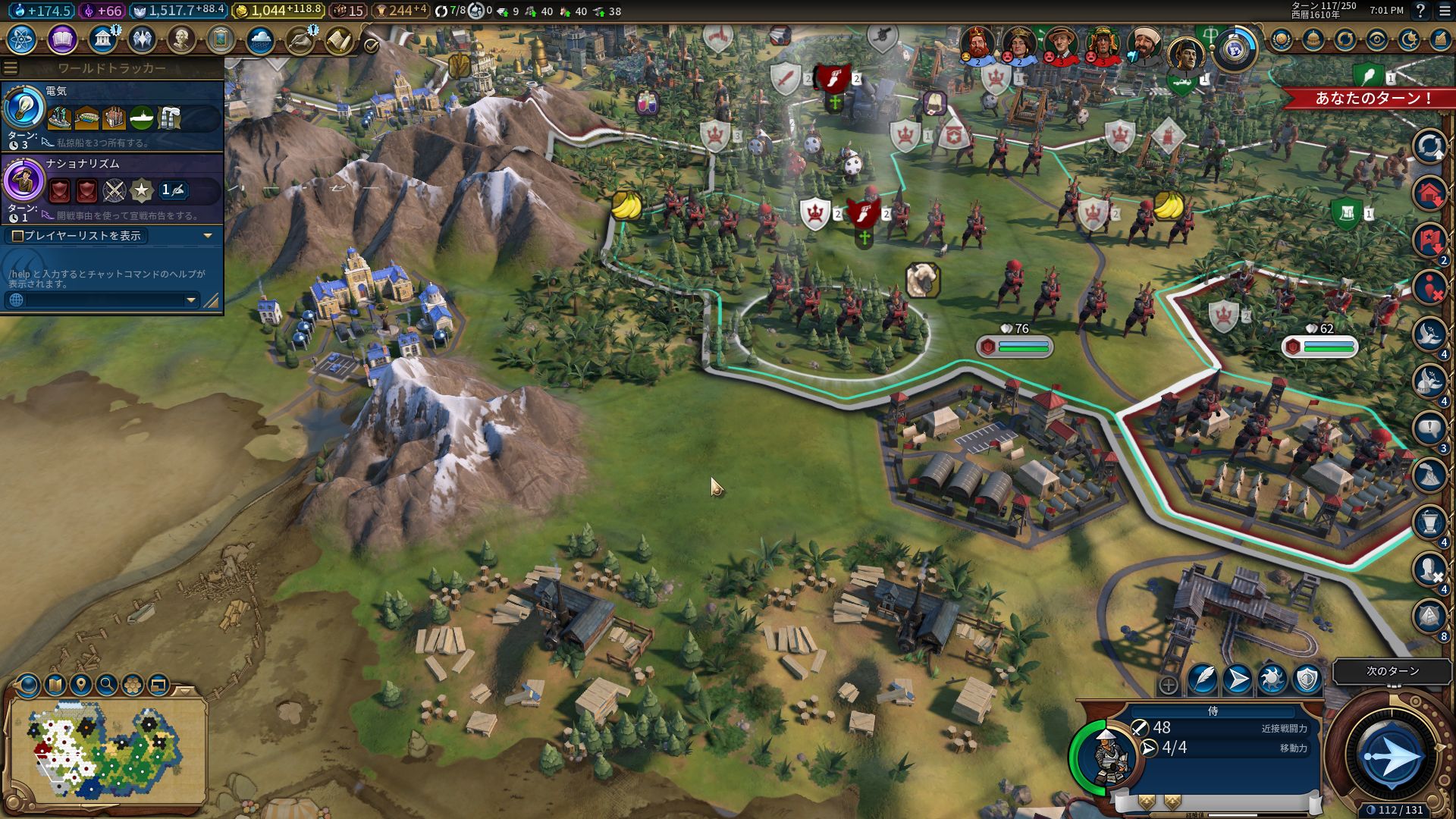Choose the samurai move-to arrow action
The width and height of the screenshot is (1456, 819).
(1238, 679)
